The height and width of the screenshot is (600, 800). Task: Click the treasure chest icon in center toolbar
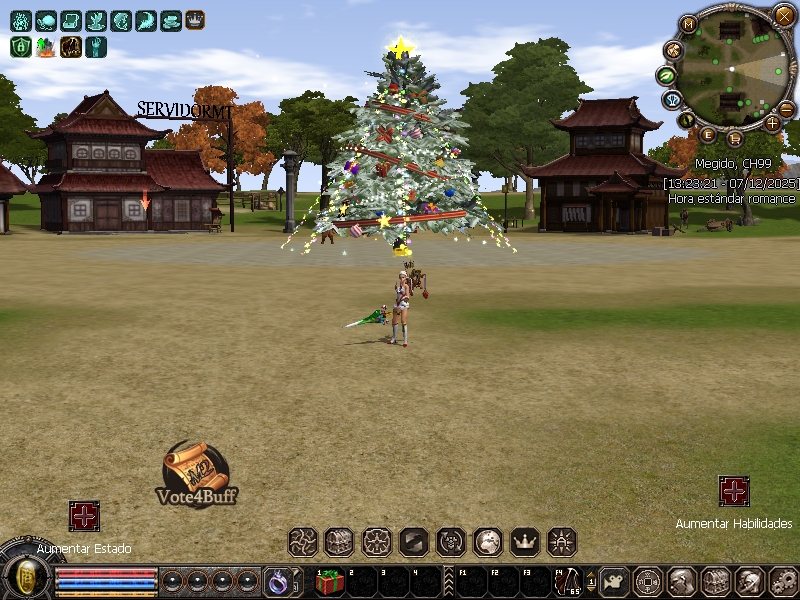click(339, 542)
